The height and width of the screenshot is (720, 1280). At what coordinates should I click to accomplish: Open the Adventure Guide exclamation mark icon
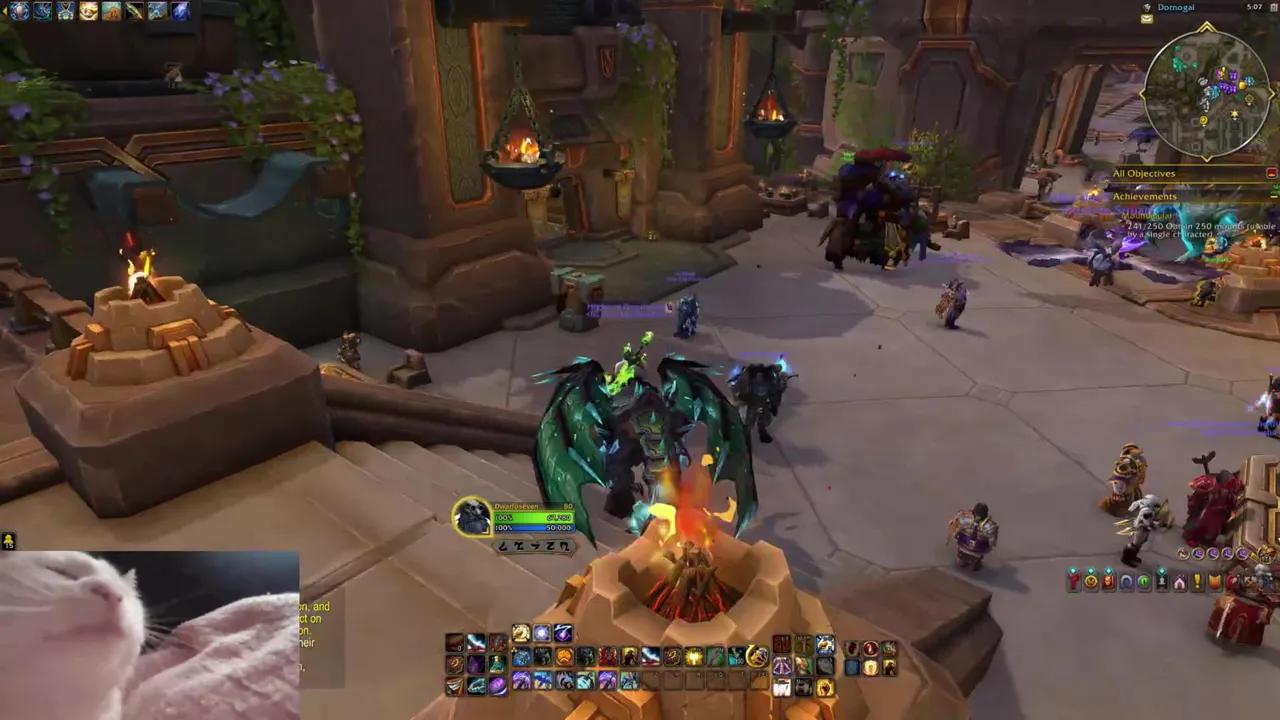click(x=1197, y=581)
